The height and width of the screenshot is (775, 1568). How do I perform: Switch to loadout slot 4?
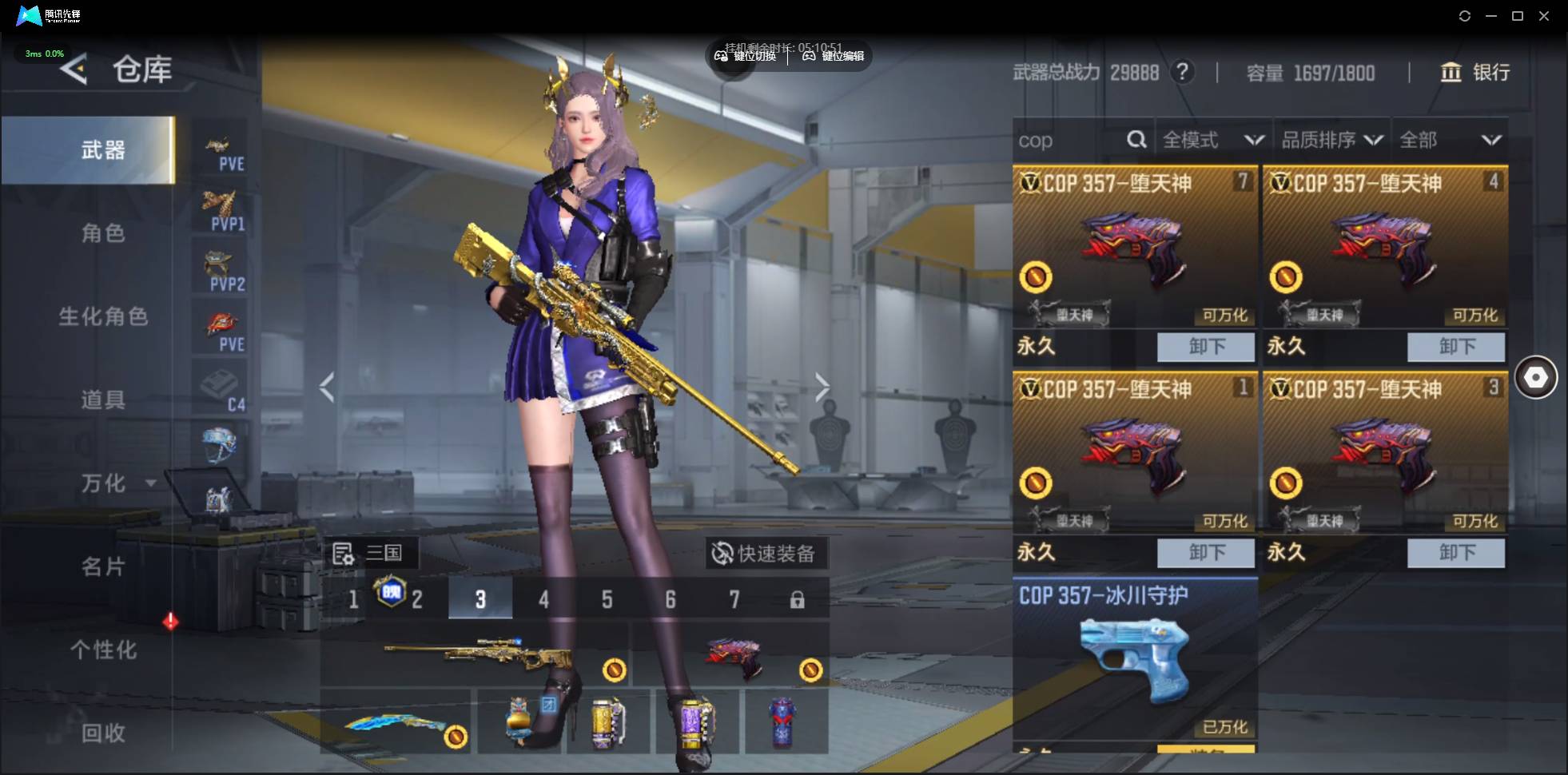(543, 599)
